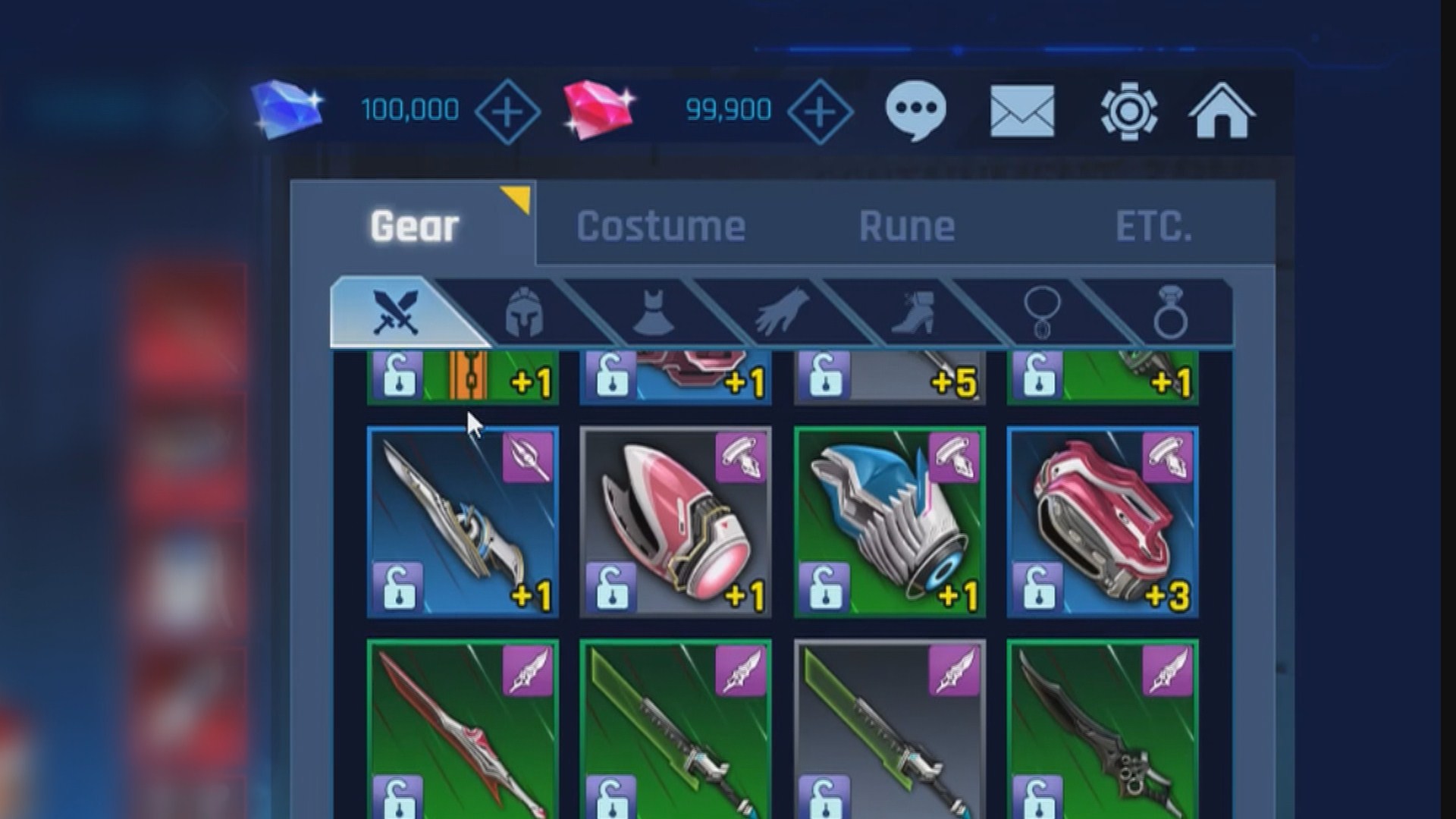Open settings via the gear icon
This screenshot has height=819, width=1456.
pos(1128,111)
